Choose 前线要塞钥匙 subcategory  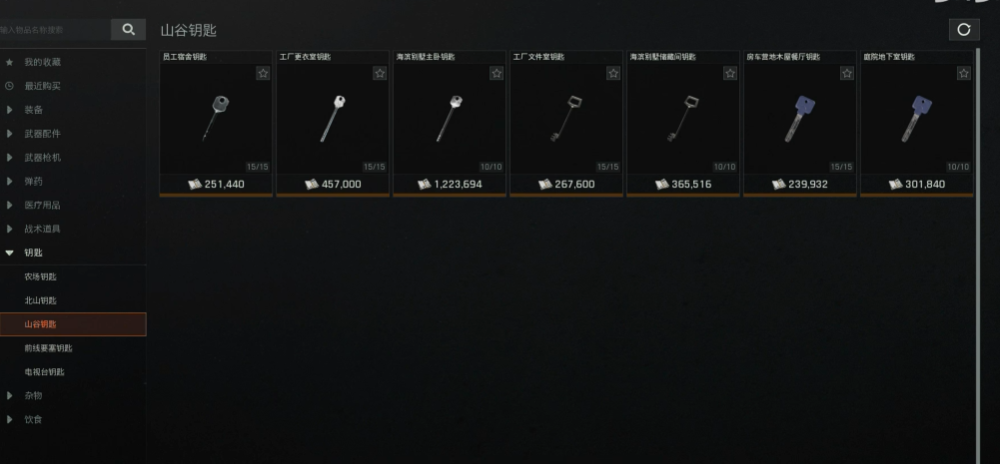tap(49, 348)
